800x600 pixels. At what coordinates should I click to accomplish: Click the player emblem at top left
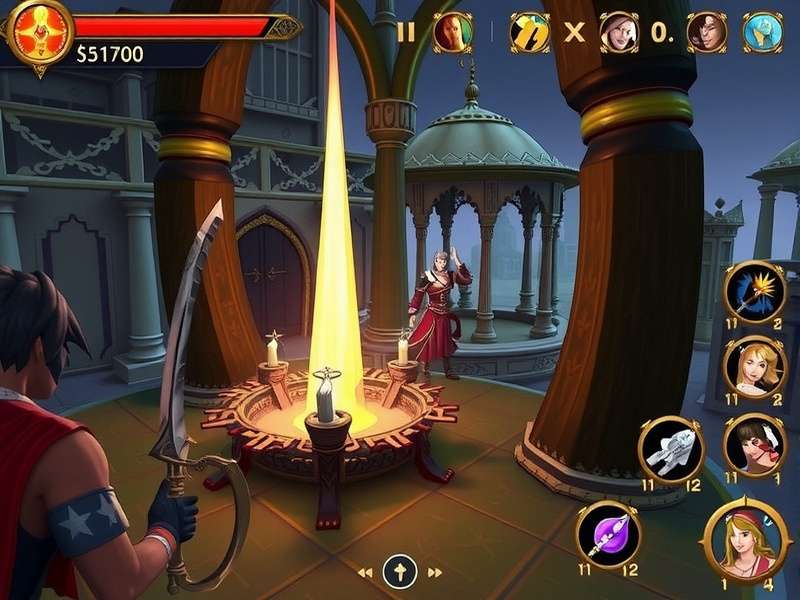click(x=39, y=32)
